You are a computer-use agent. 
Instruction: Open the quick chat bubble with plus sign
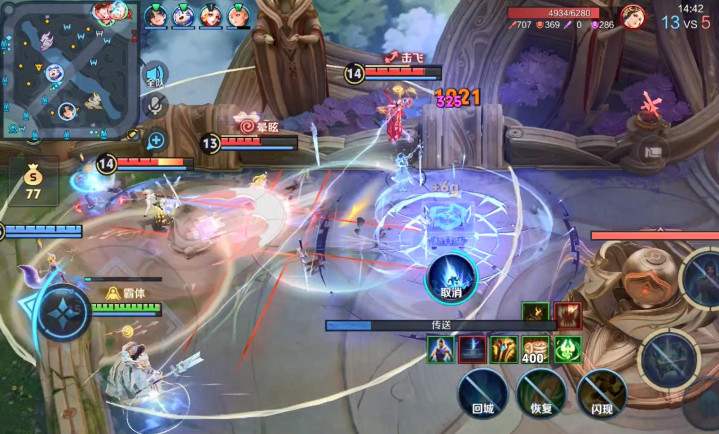(155, 140)
